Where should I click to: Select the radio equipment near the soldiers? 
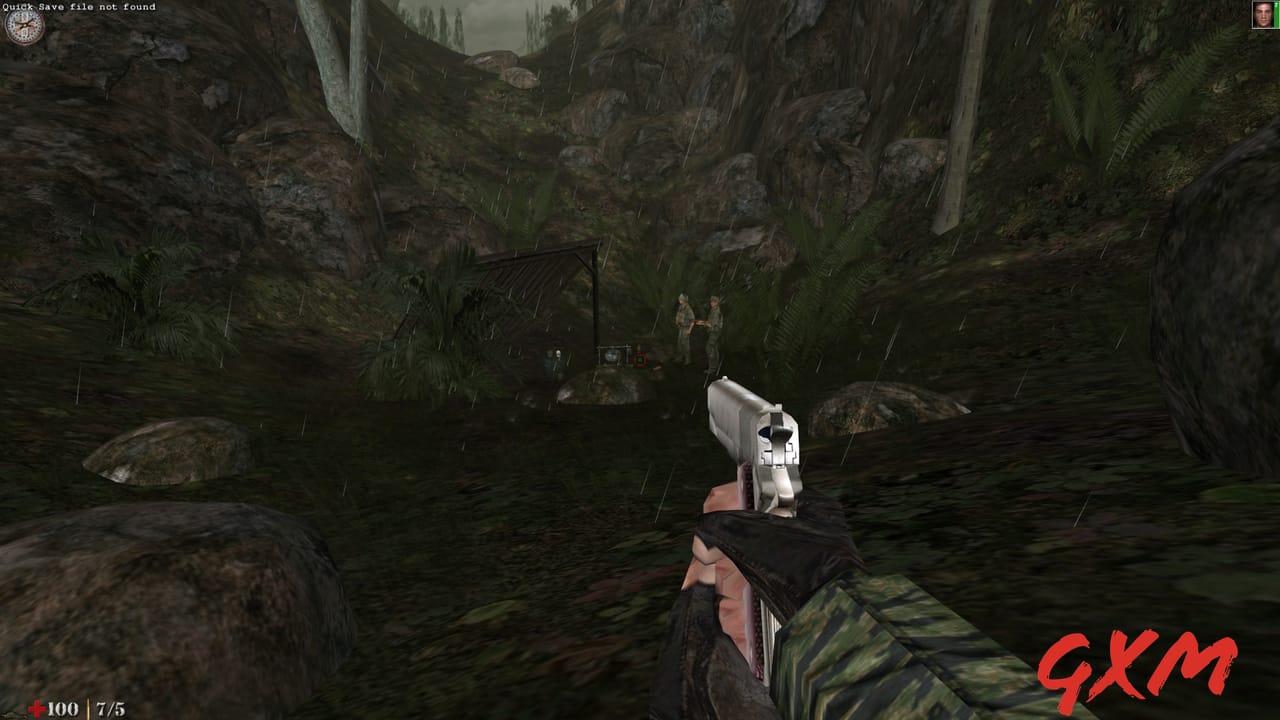pos(614,355)
